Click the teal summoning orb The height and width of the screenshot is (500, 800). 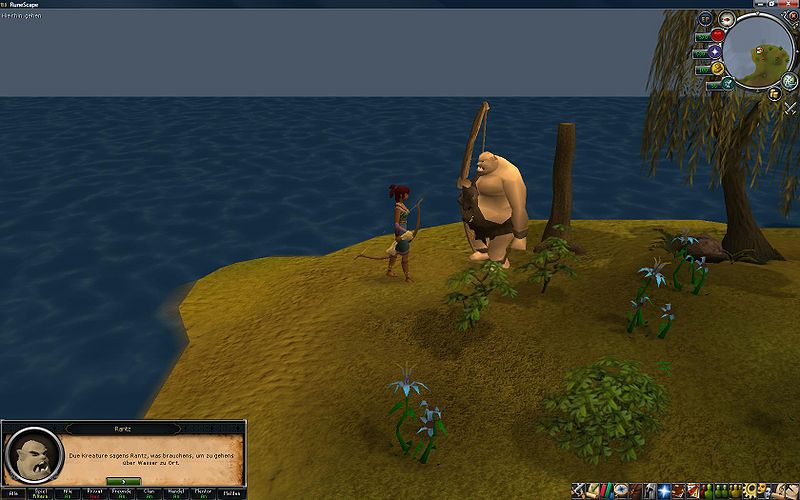[x=727, y=84]
